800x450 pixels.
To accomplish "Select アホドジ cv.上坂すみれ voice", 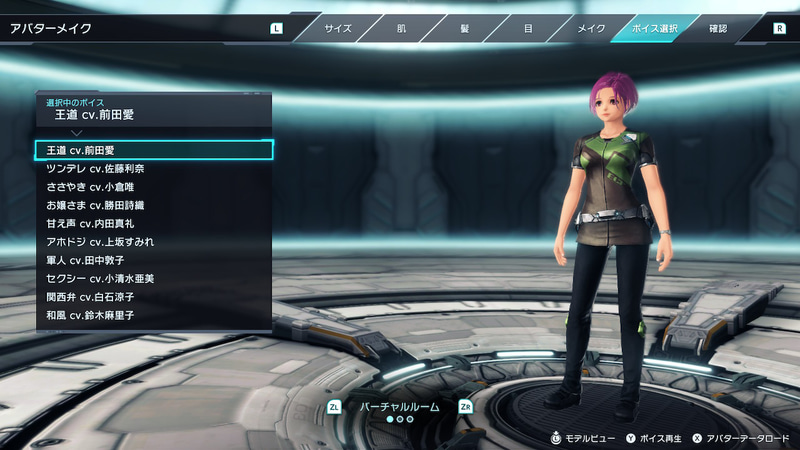I will click(x=154, y=242).
